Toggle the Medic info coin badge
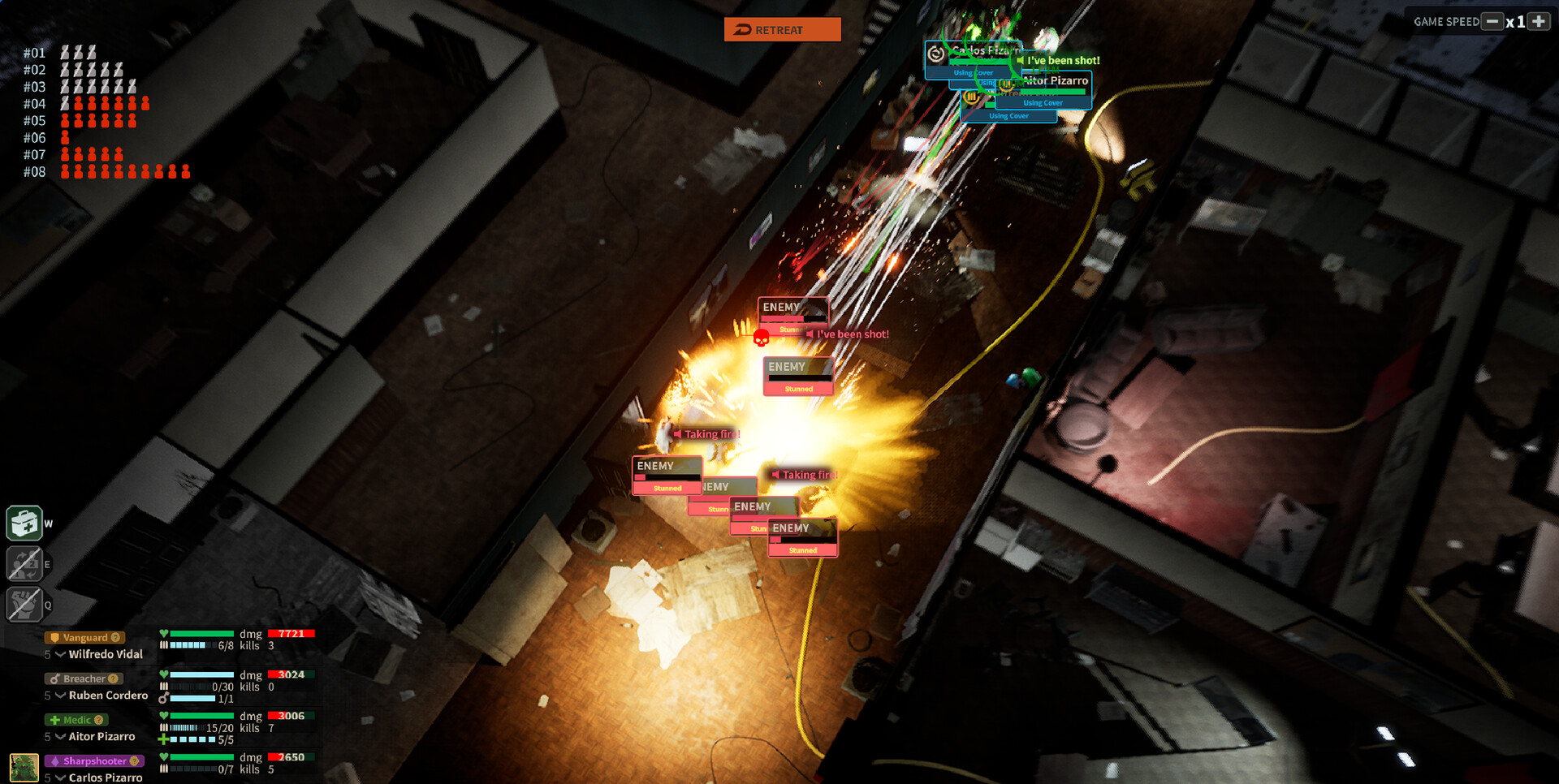 click(99, 720)
